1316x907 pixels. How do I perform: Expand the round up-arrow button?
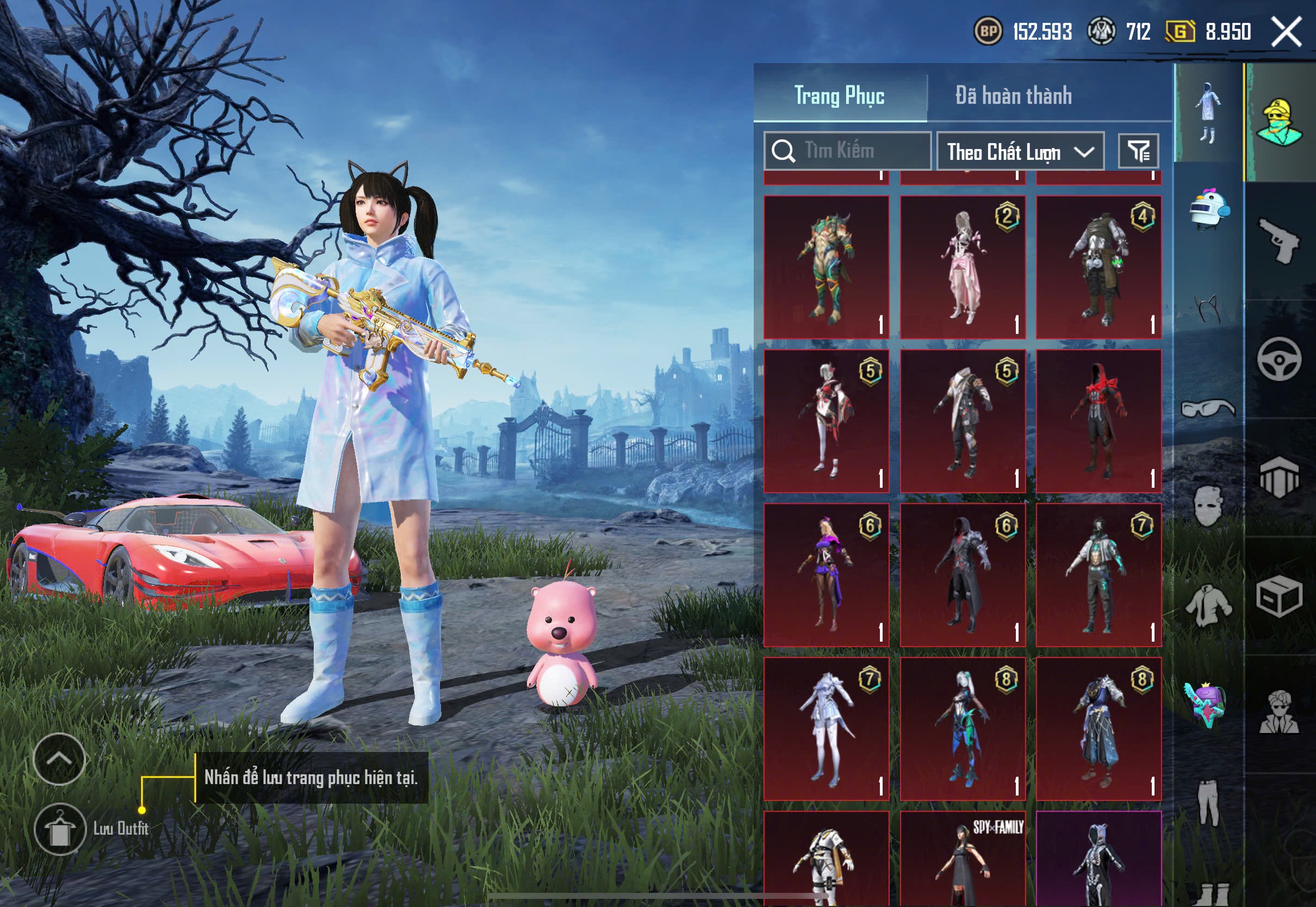pyautogui.click(x=59, y=759)
